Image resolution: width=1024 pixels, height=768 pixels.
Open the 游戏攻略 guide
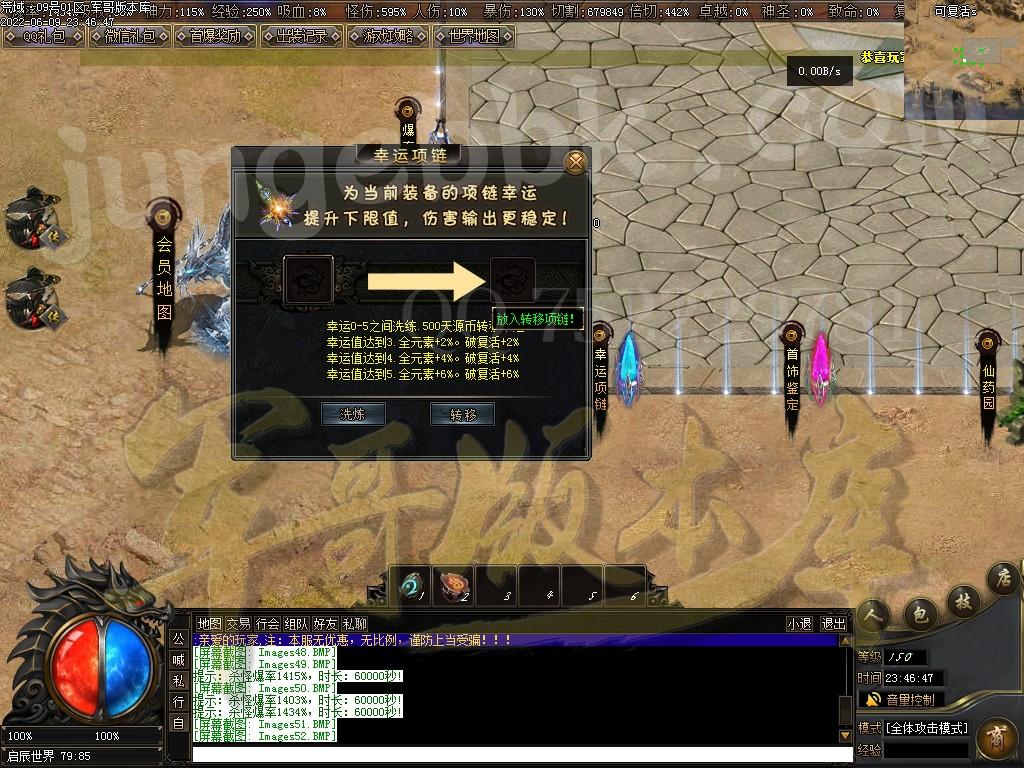[387, 37]
